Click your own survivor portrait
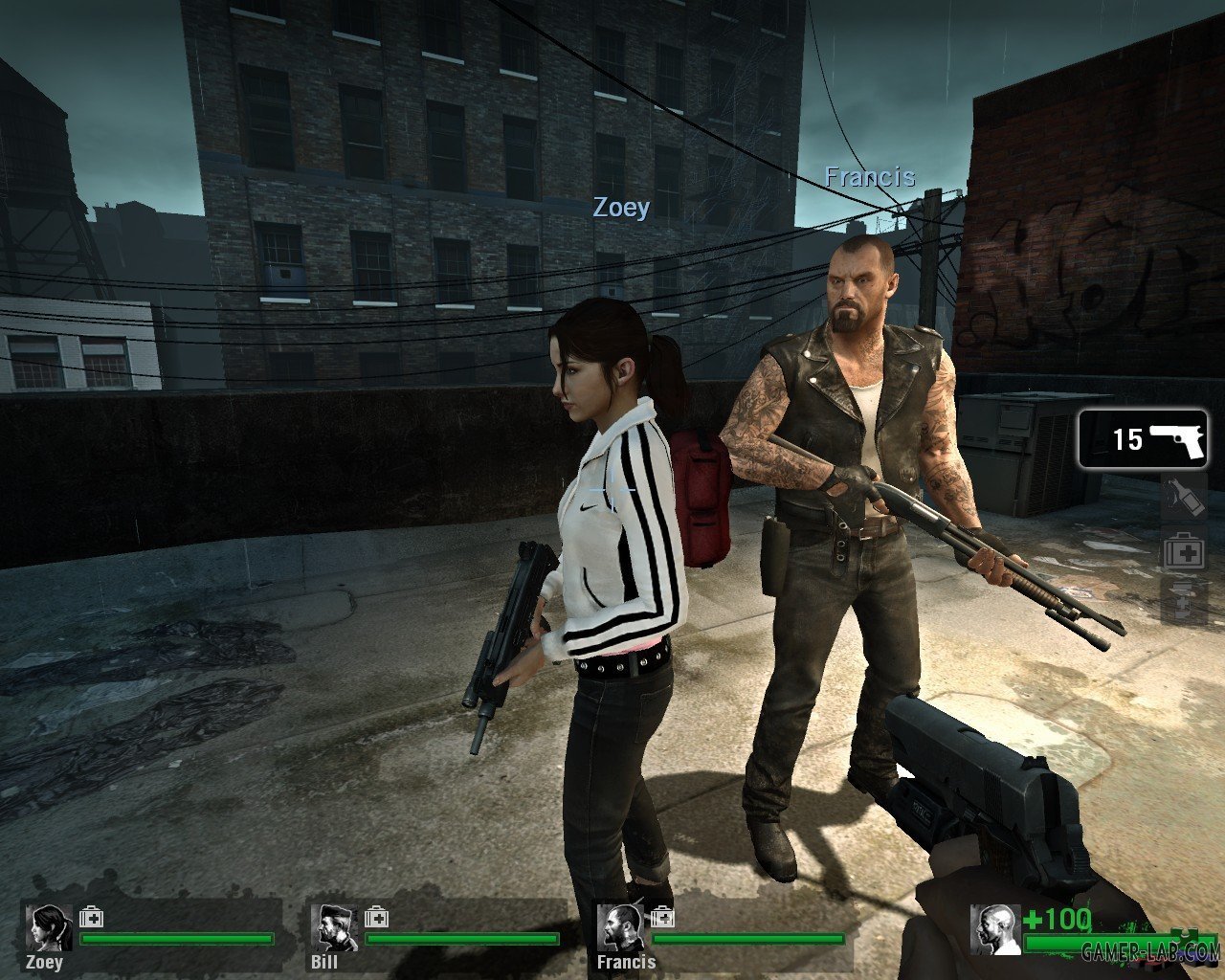This screenshot has width=1225, height=980. [x=993, y=930]
